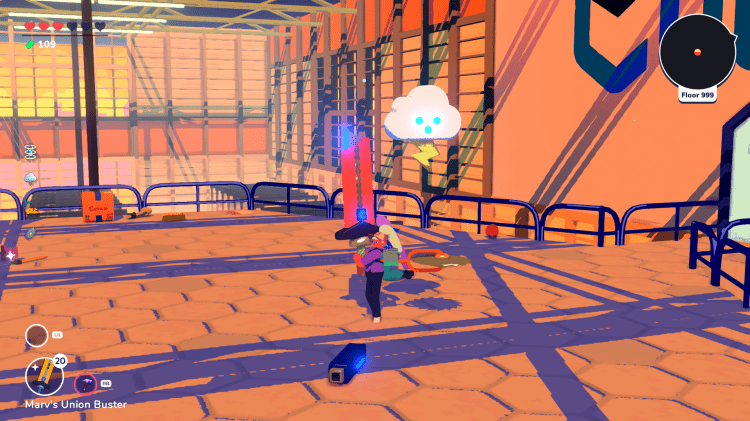Click the circular minimap
Screen dimensions: 750x421
click(697, 51)
